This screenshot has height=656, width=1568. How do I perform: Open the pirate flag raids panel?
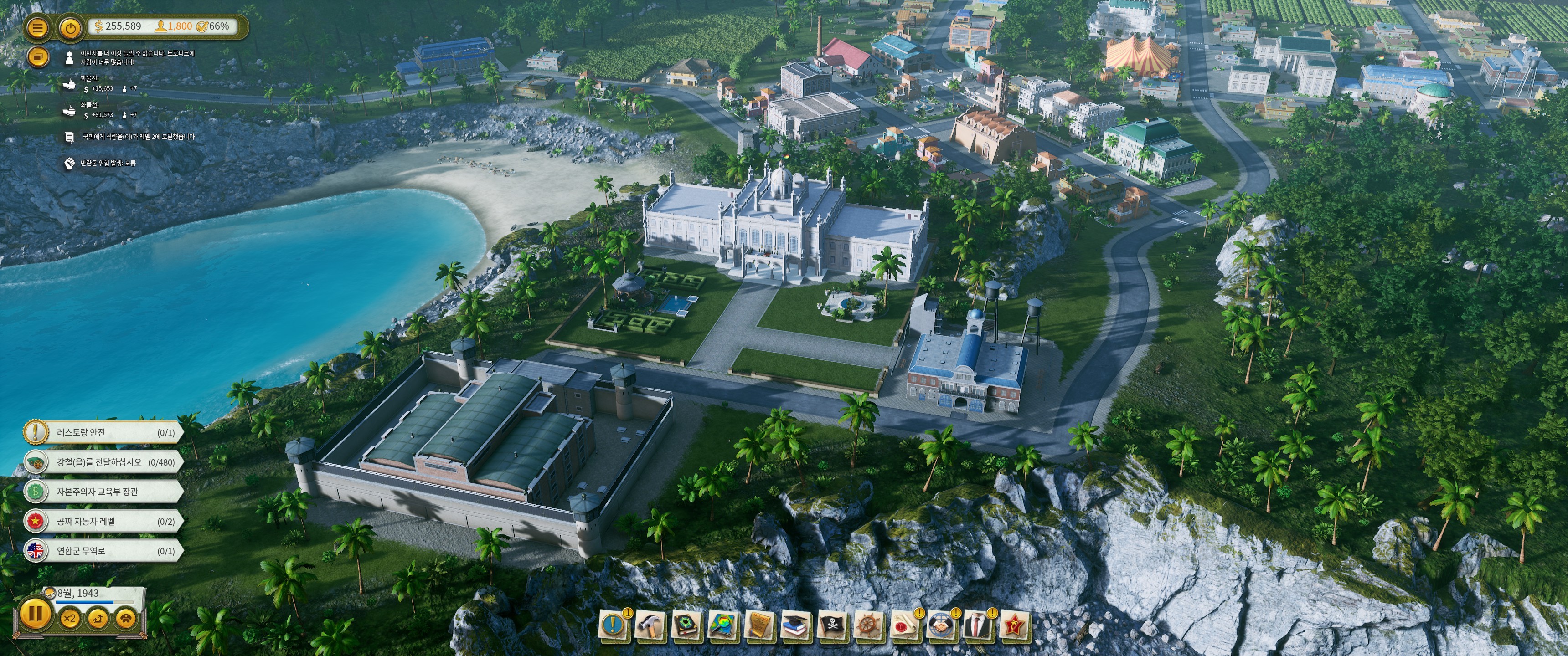click(832, 625)
